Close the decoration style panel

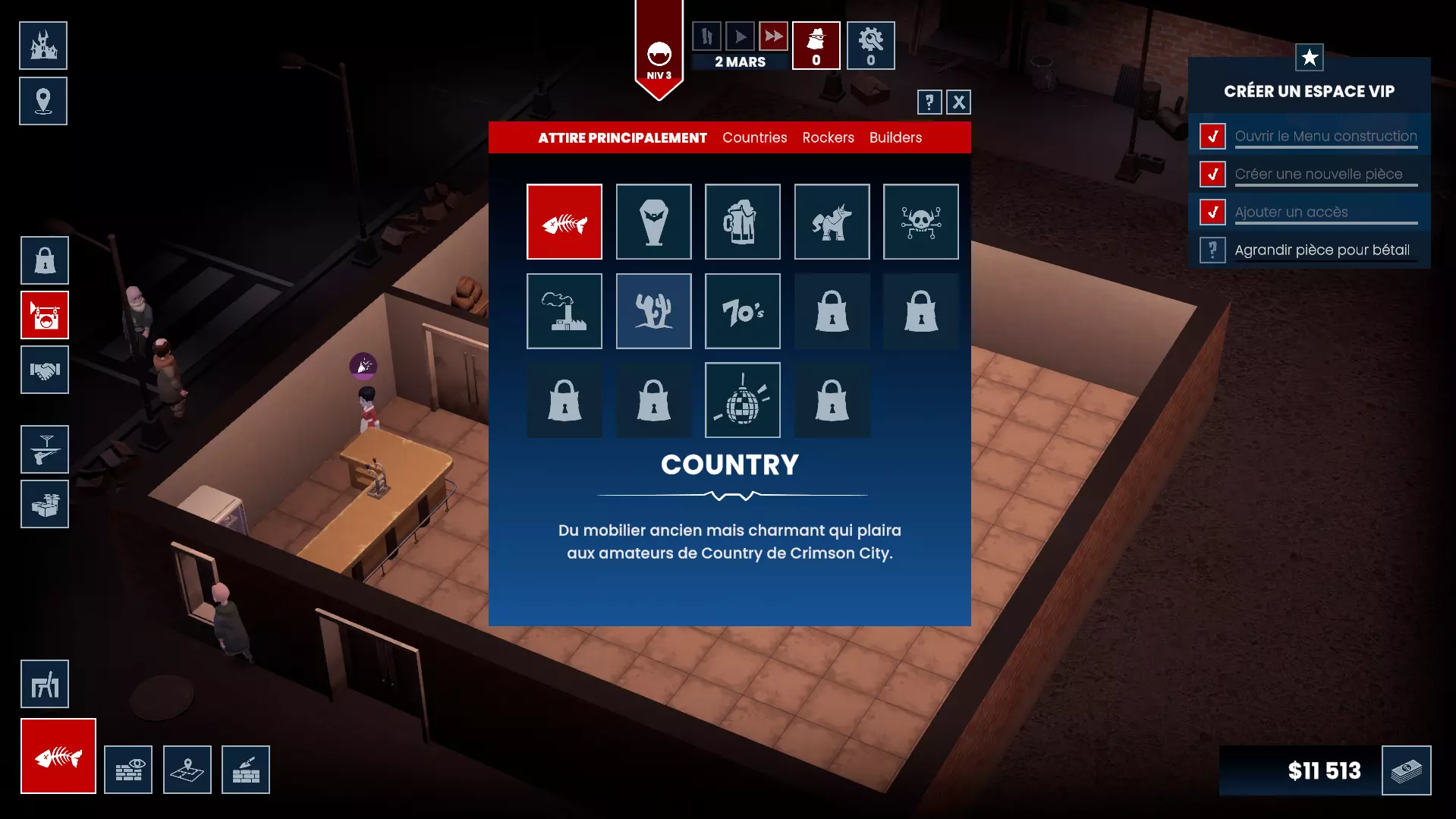click(959, 102)
